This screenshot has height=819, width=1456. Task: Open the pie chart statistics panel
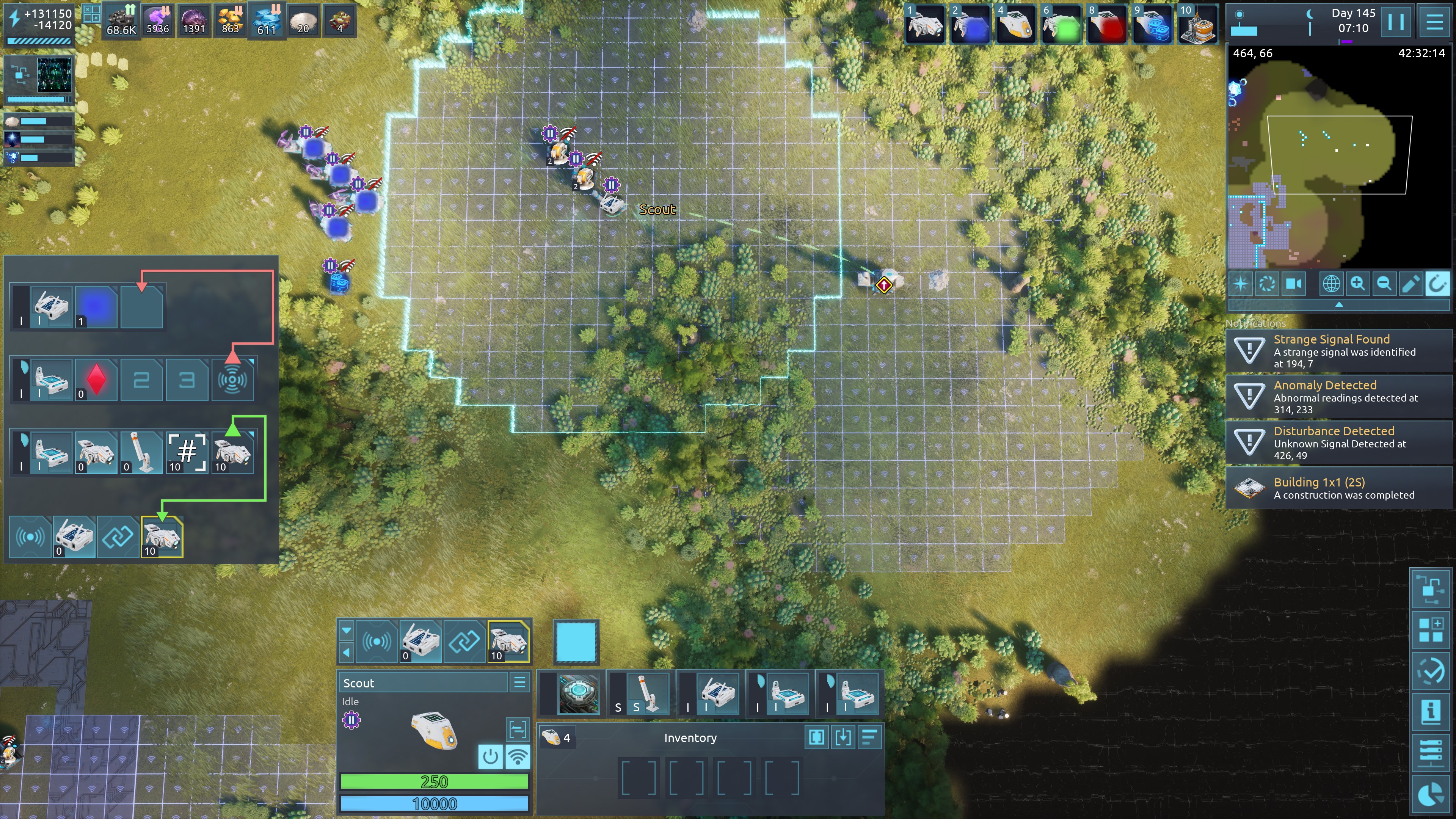[1431, 795]
